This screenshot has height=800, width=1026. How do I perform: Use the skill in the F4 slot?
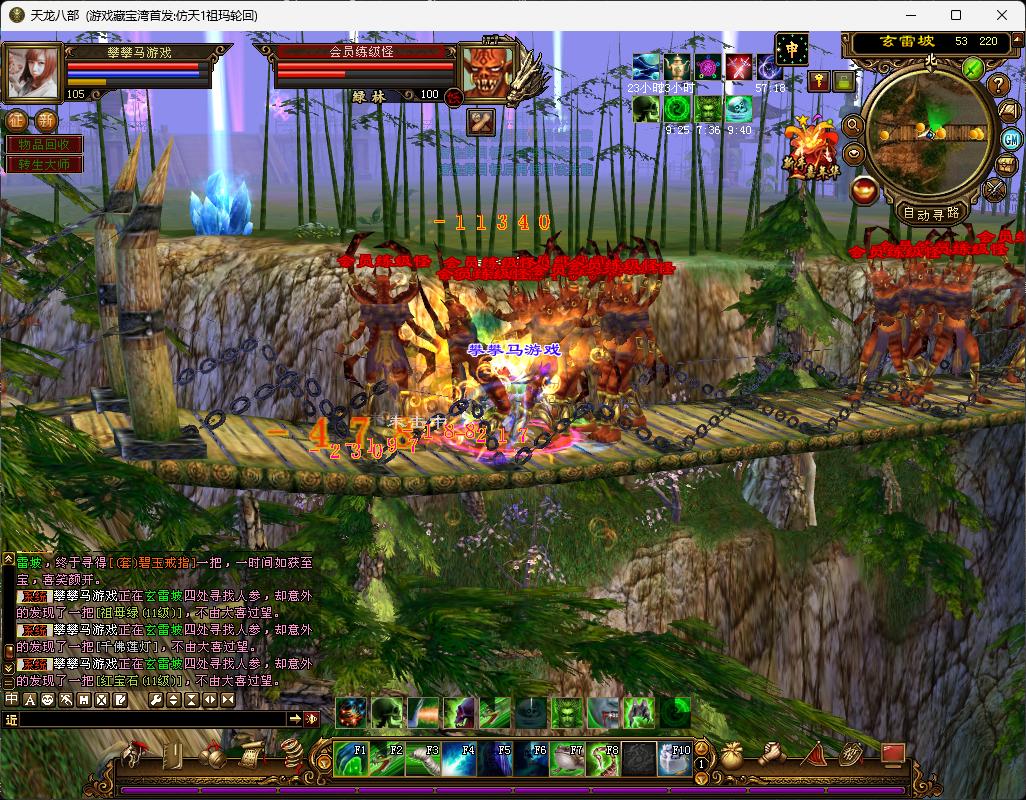click(460, 759)
